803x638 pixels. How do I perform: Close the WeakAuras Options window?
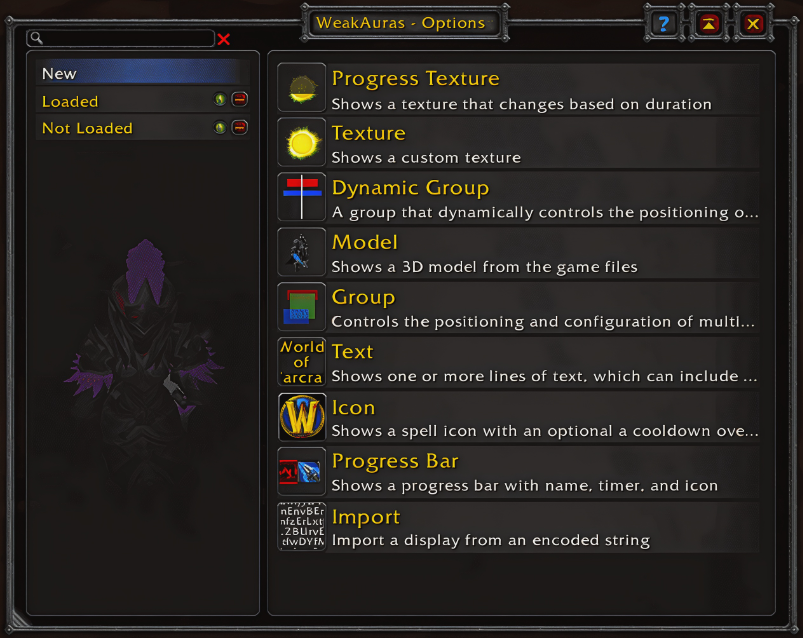[x=753, y=23]
